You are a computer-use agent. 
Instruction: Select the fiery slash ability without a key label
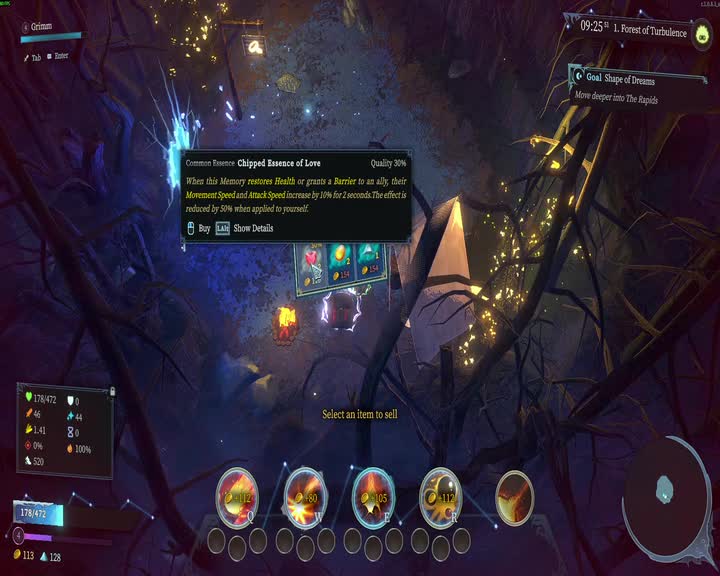[x=515, y=497]
